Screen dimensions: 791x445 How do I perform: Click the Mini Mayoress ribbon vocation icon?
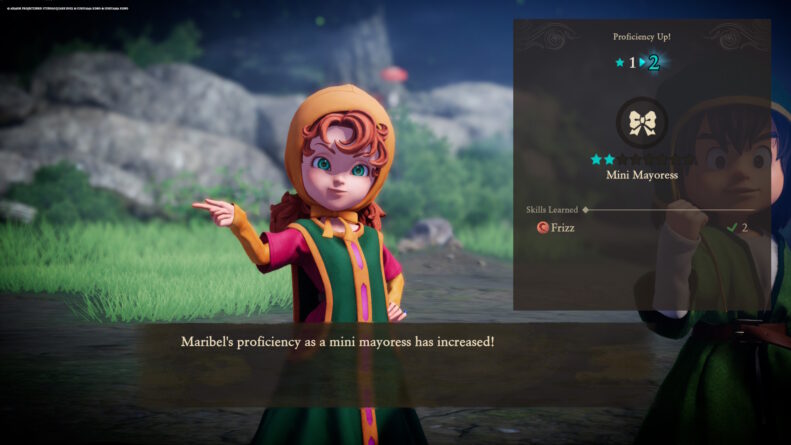tap(642, 123)
